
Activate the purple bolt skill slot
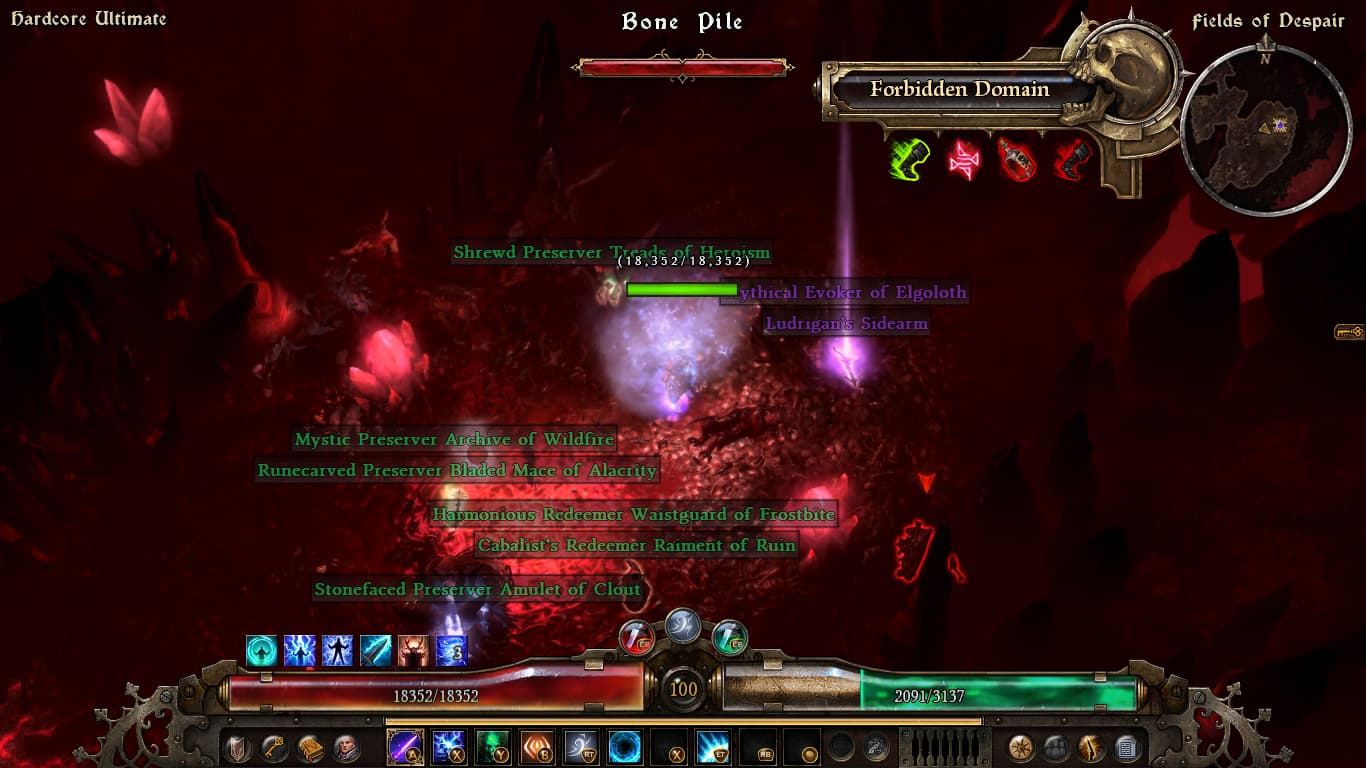(x=405, y=747)
